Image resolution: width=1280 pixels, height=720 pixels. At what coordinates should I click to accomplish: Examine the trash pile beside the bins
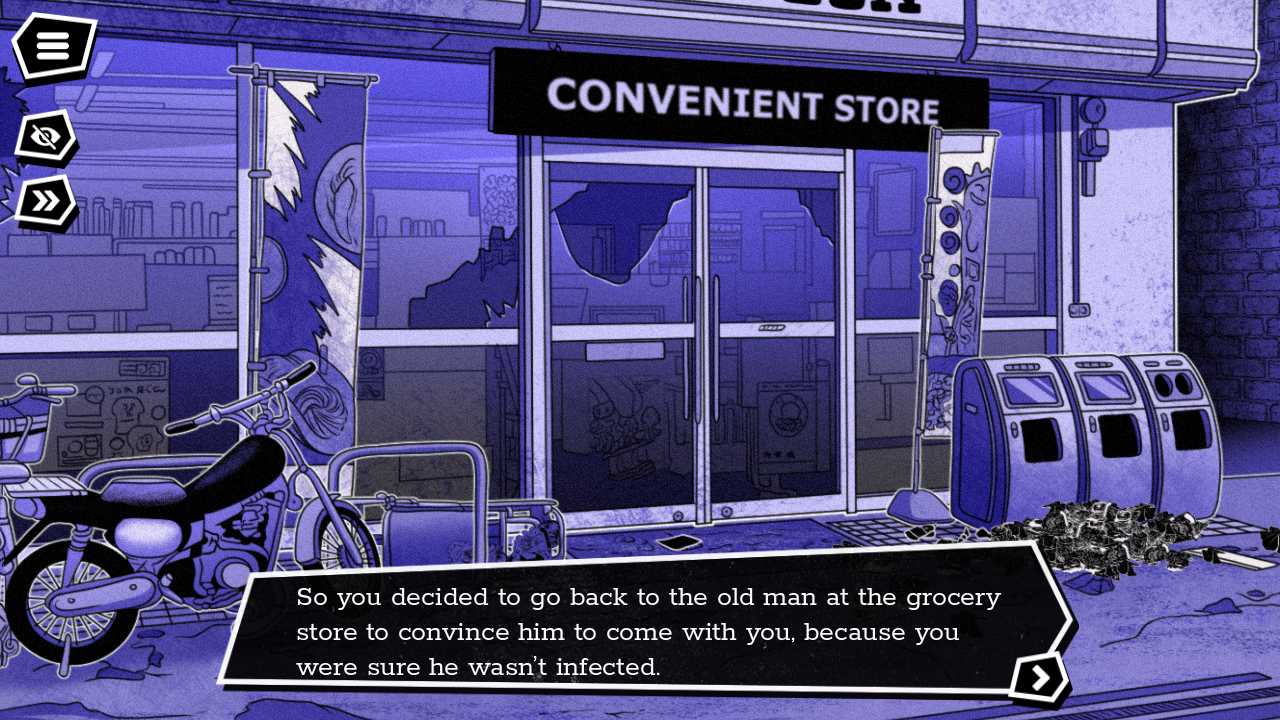coord(1110,535)
